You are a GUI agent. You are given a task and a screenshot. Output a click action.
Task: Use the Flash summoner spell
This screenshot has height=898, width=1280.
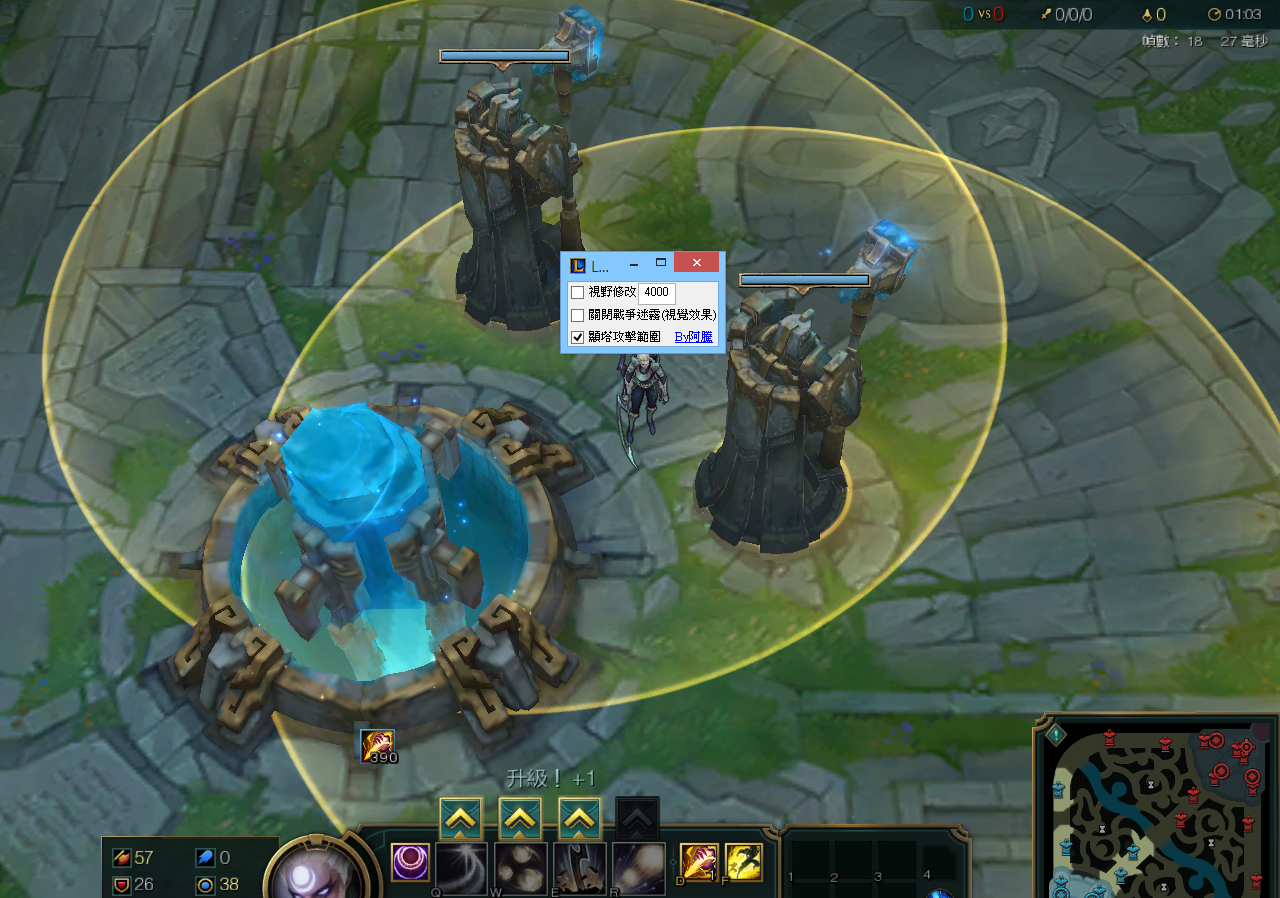(x=743, y=862)
